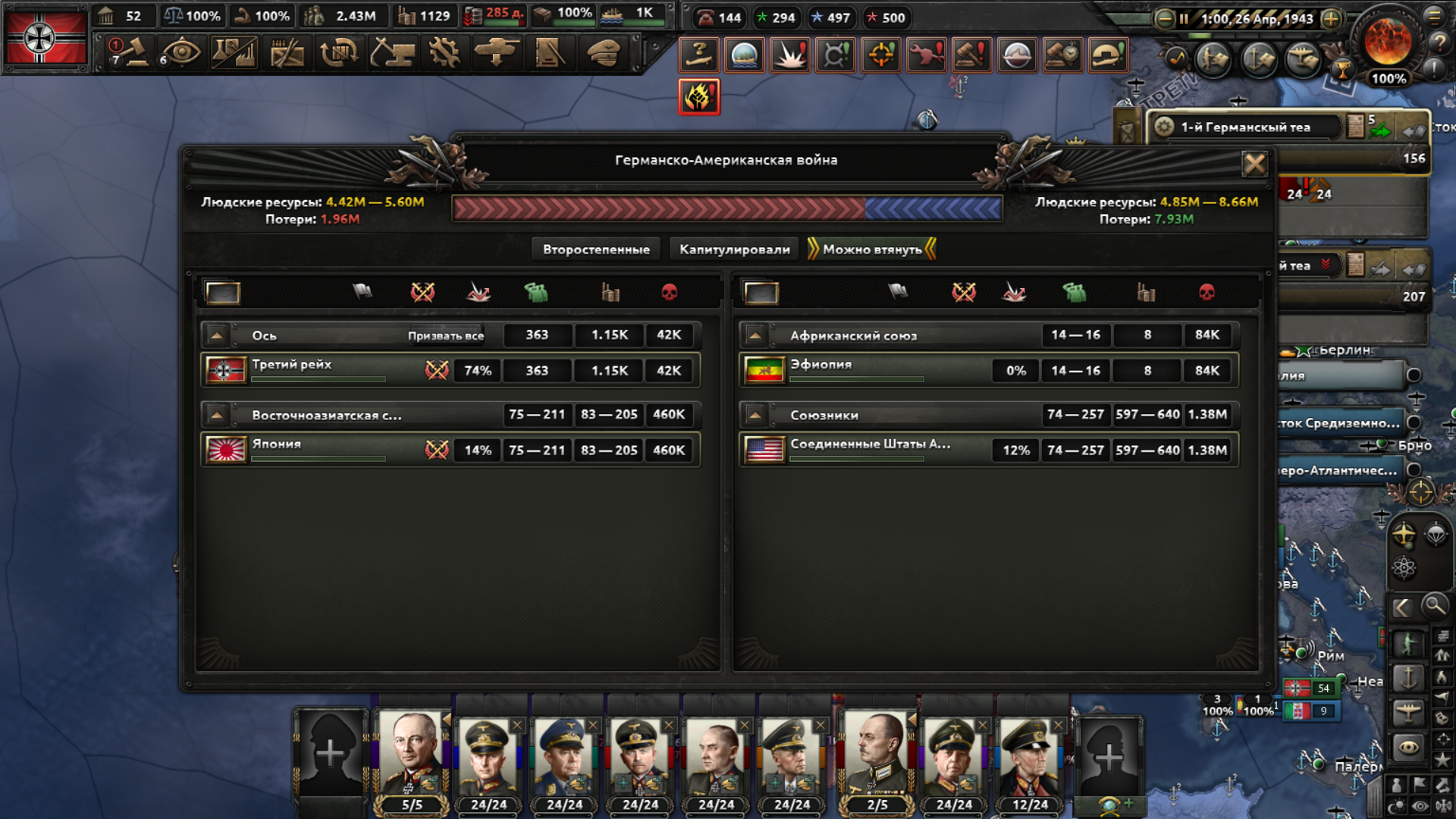This screenshot has height=819, width=1456.
Task: Increase game speed with plus button
Action: [1331, 19]
